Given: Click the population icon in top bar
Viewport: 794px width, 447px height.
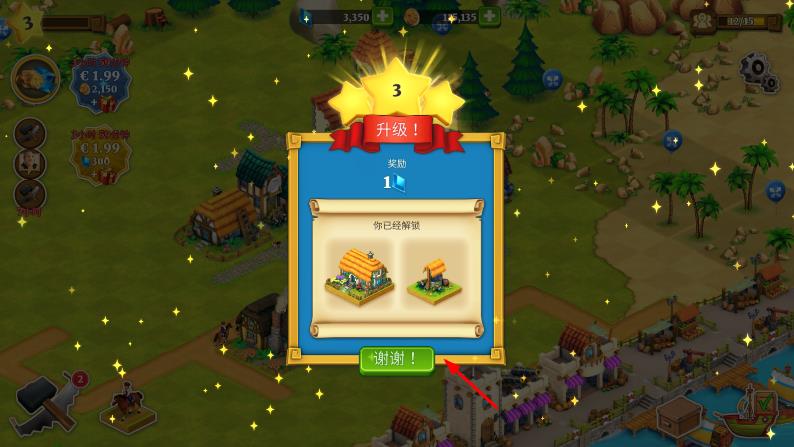Looking at the screenshot, I should coord(703,20).
